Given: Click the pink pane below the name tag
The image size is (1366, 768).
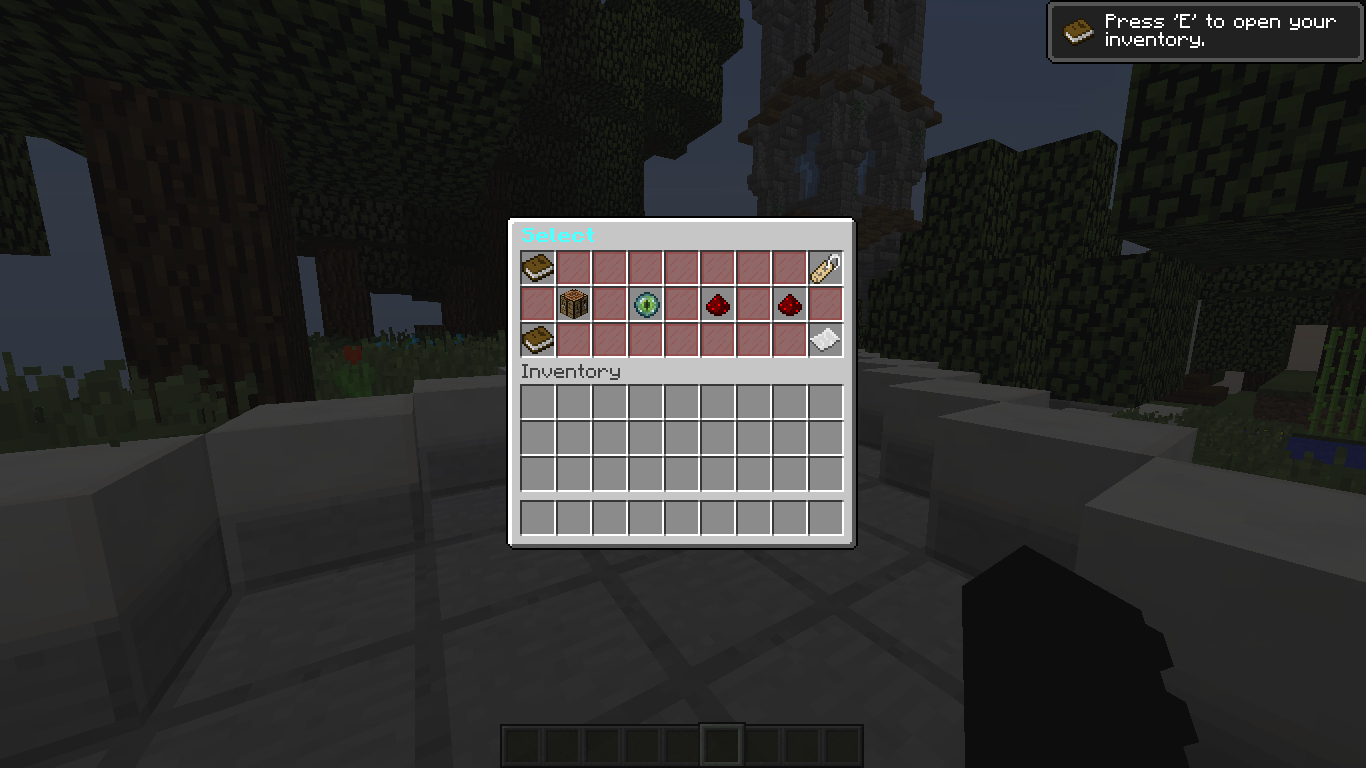Looking at the screenshot, I should coord(825,304).
